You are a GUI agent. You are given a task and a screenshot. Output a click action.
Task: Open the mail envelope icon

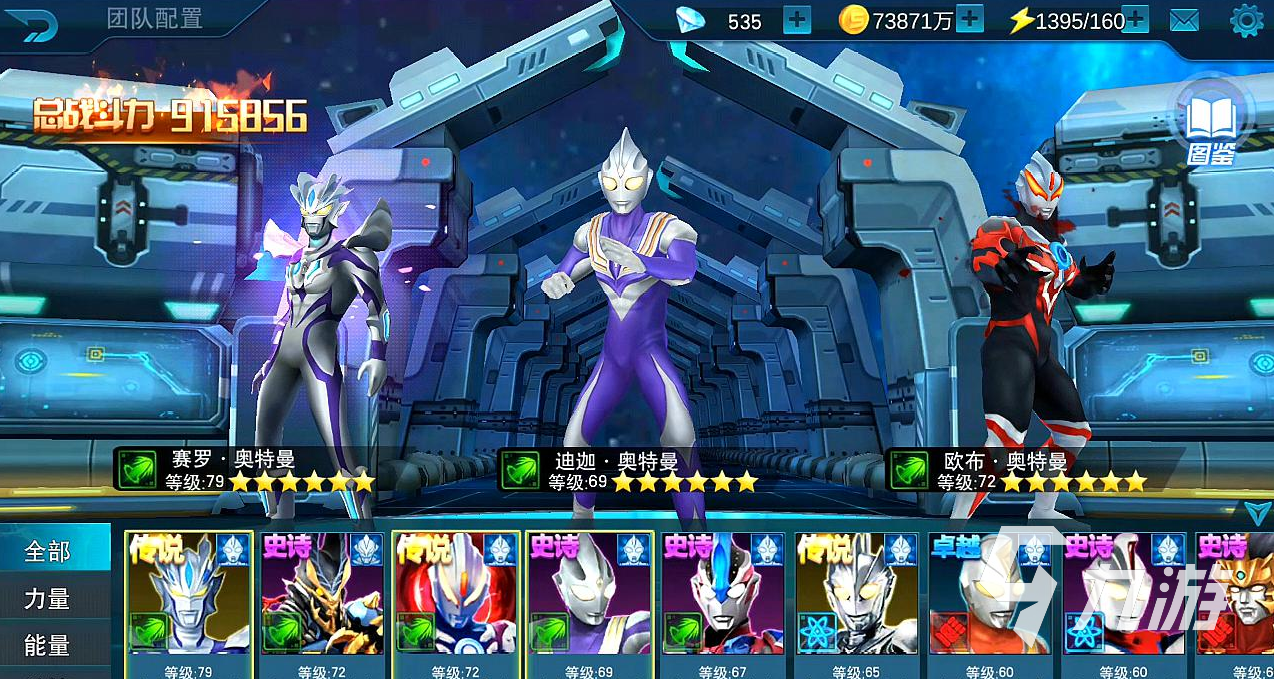click(x=1184, y=21)
